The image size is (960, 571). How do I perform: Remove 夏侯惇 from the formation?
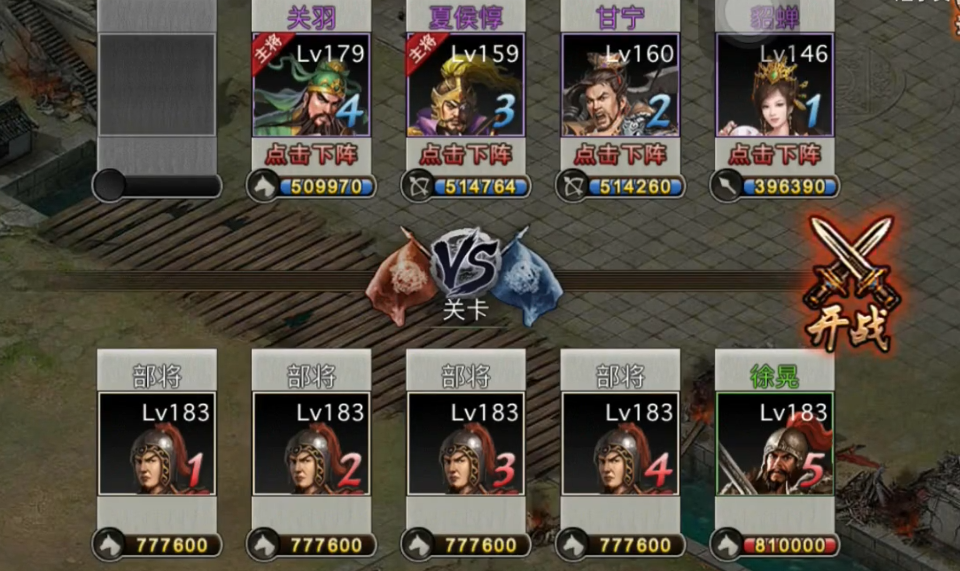[x=466, y=155]
